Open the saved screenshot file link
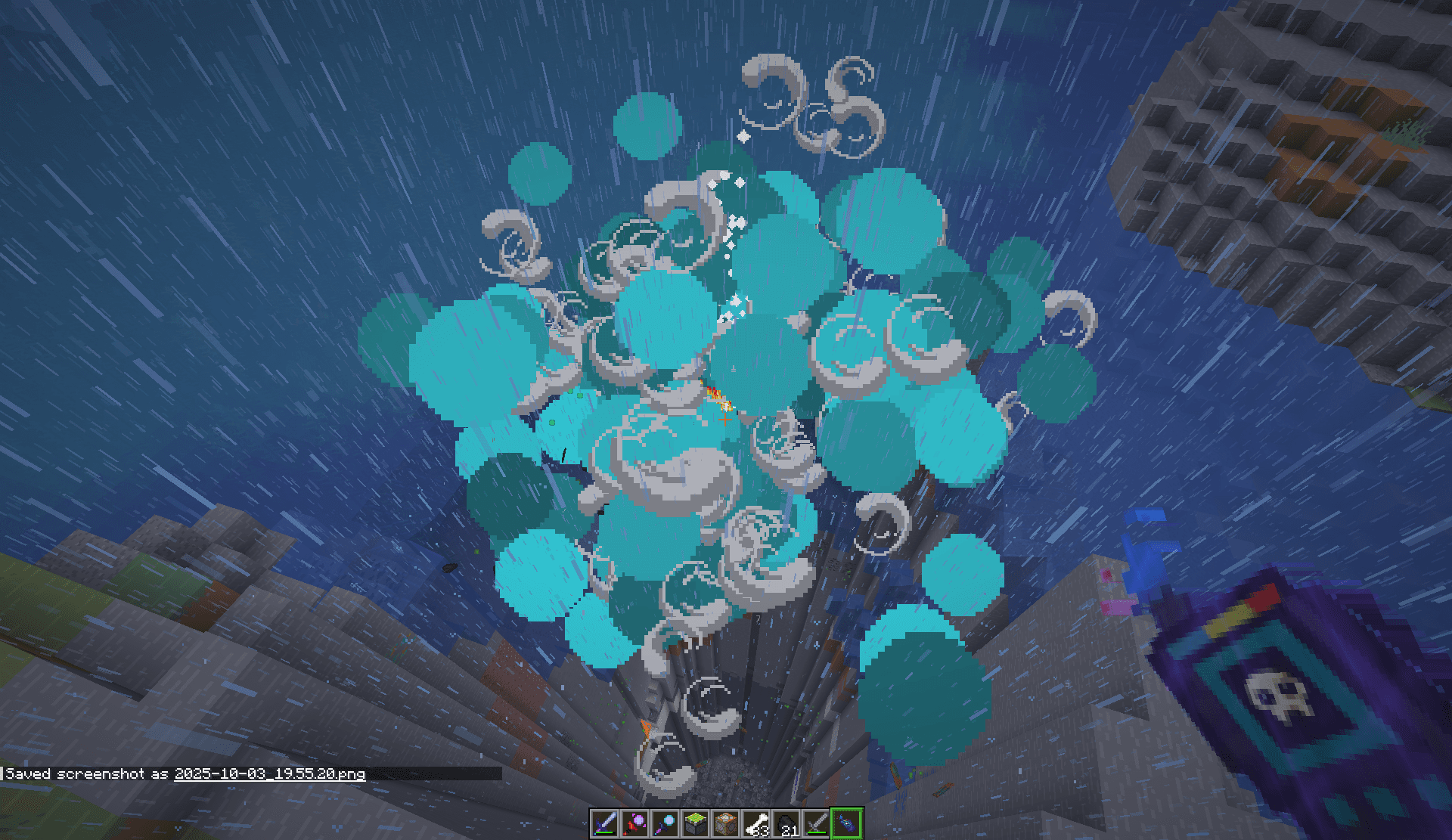 tap(269, 773)
